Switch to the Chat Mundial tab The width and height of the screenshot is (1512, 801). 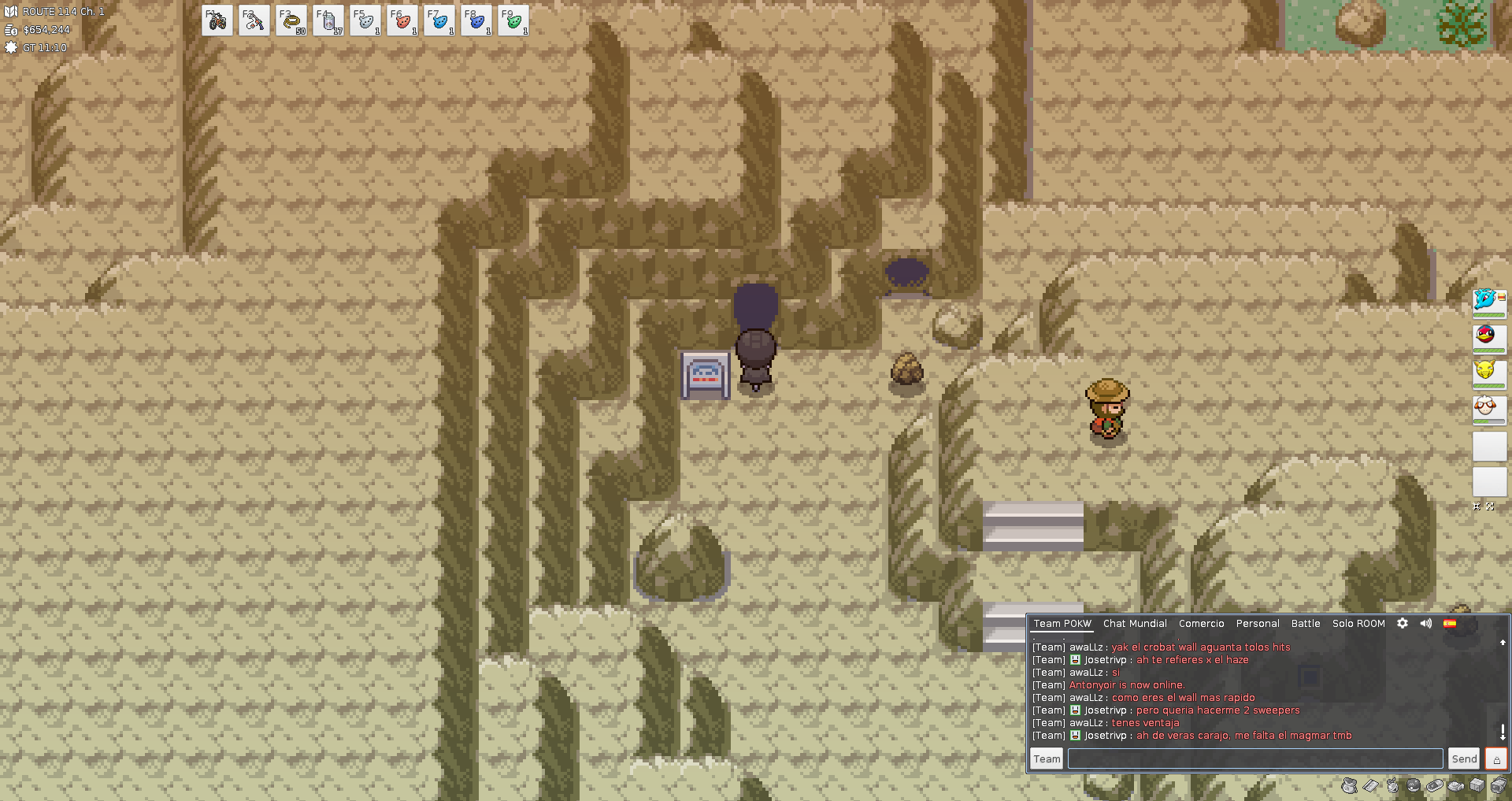click(x=1135, y=624)
